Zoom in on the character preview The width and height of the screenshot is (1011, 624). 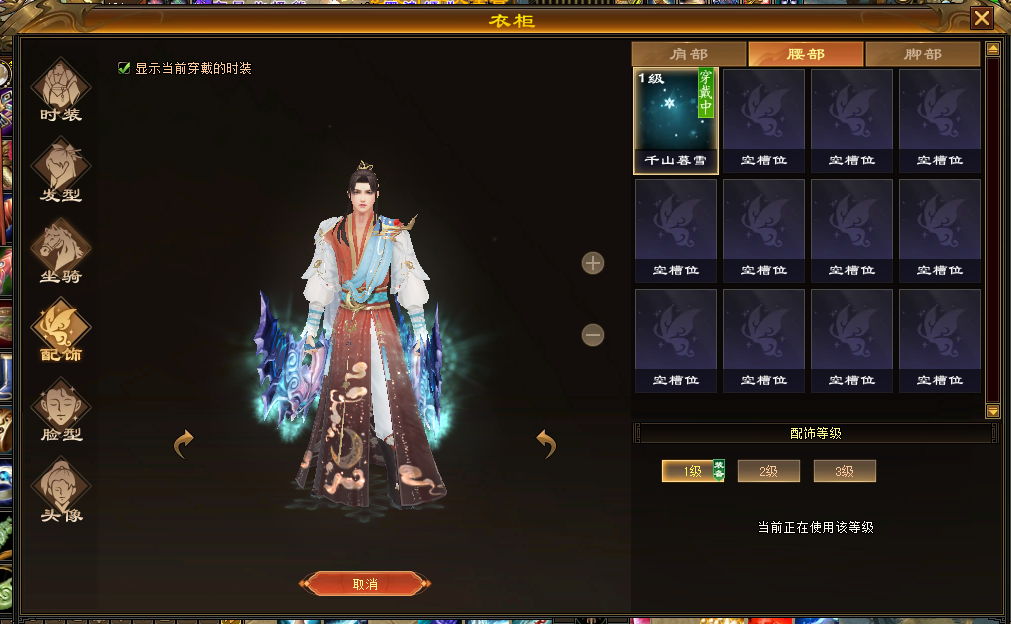pyautogui.click(x=593, y=263)
